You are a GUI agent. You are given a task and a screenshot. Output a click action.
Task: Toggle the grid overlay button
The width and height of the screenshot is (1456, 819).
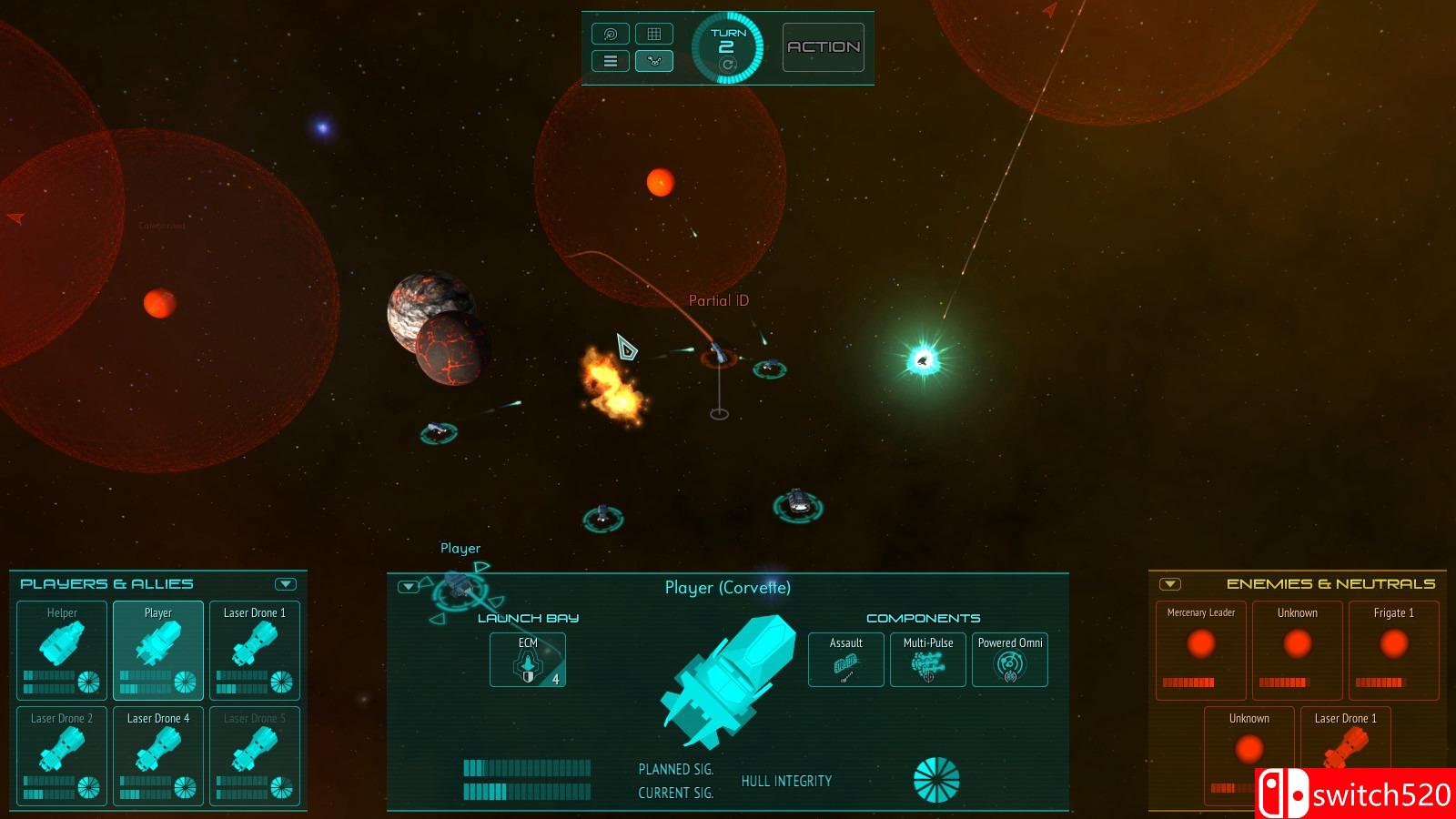(653, 34)
